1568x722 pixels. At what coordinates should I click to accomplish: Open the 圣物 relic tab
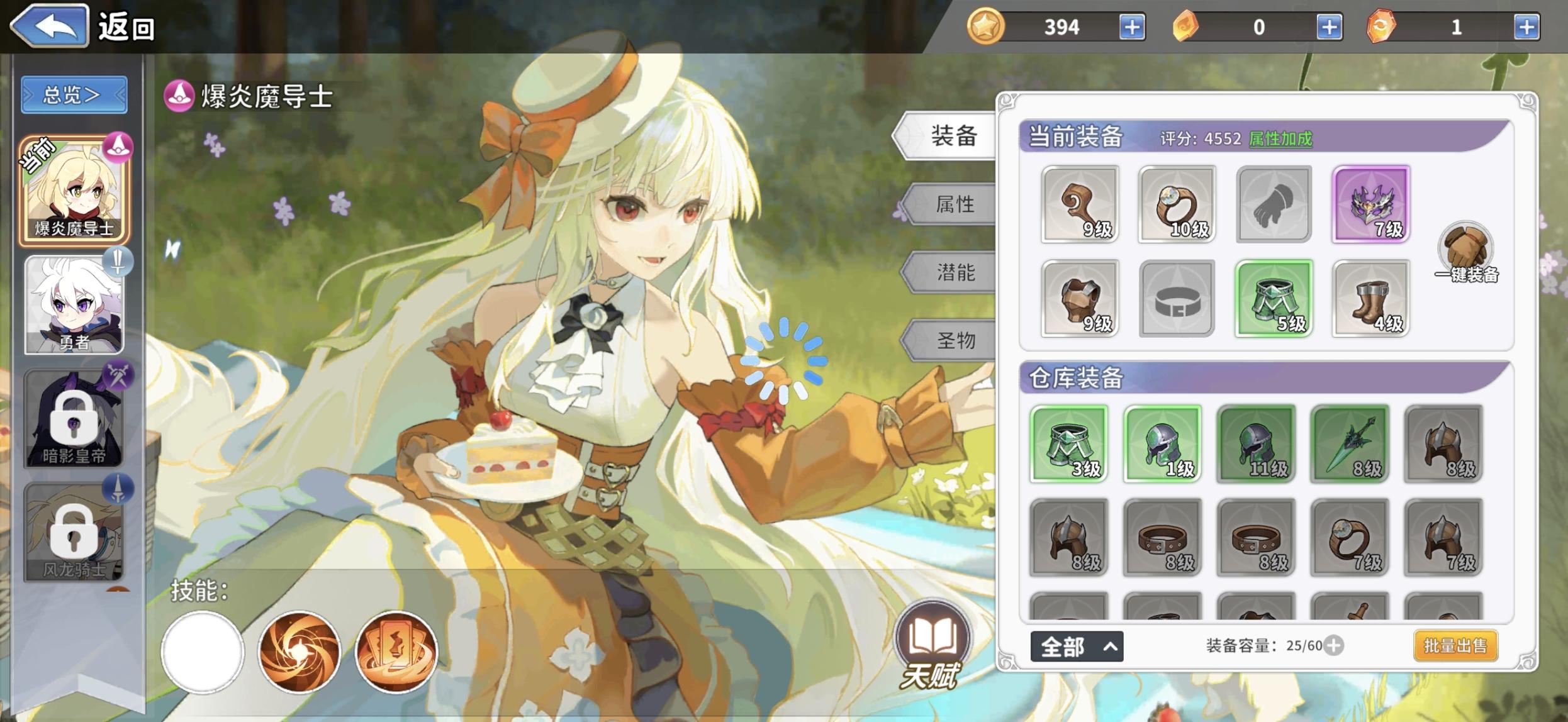(x=956, y=342)
